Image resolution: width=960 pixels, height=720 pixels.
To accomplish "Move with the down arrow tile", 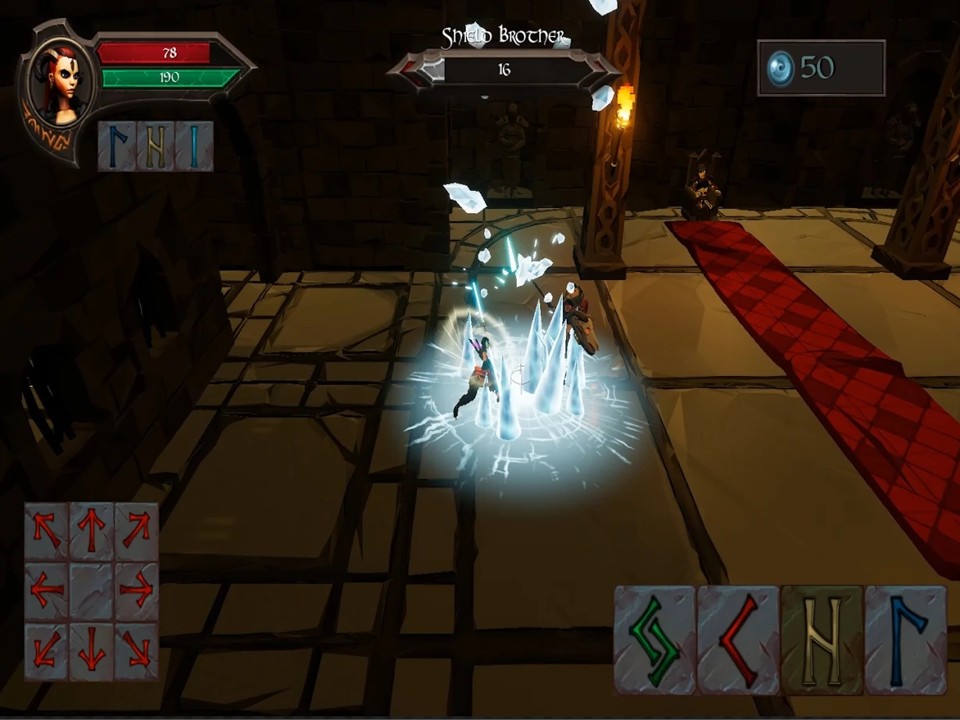I will 91,652.
